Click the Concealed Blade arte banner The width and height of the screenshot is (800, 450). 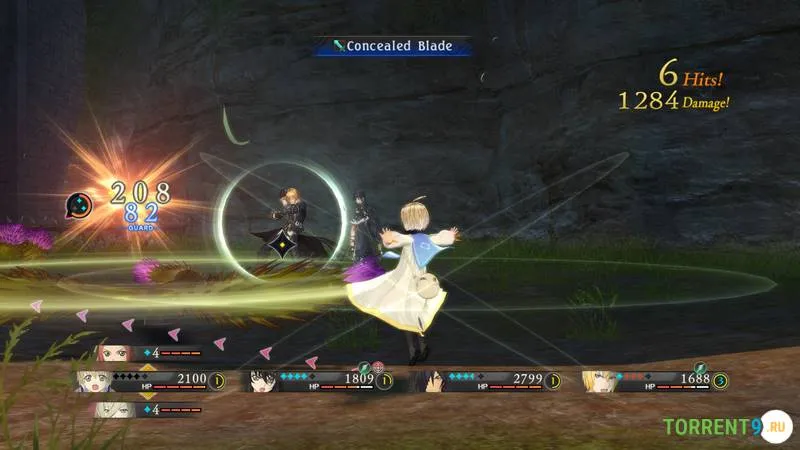pyautogui.click(x=392, y=46)
